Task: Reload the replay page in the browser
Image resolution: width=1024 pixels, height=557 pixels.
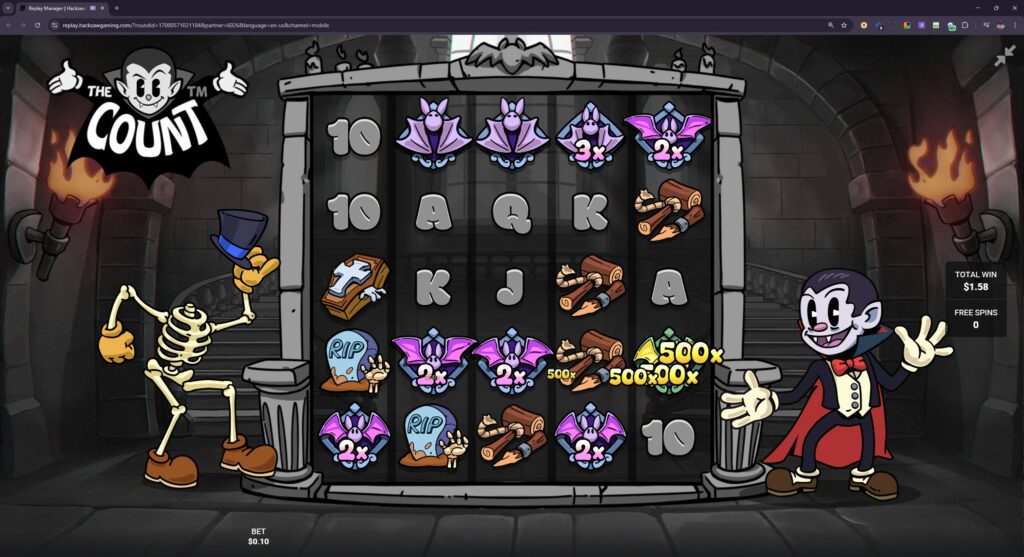Action: tap(38, 25)
